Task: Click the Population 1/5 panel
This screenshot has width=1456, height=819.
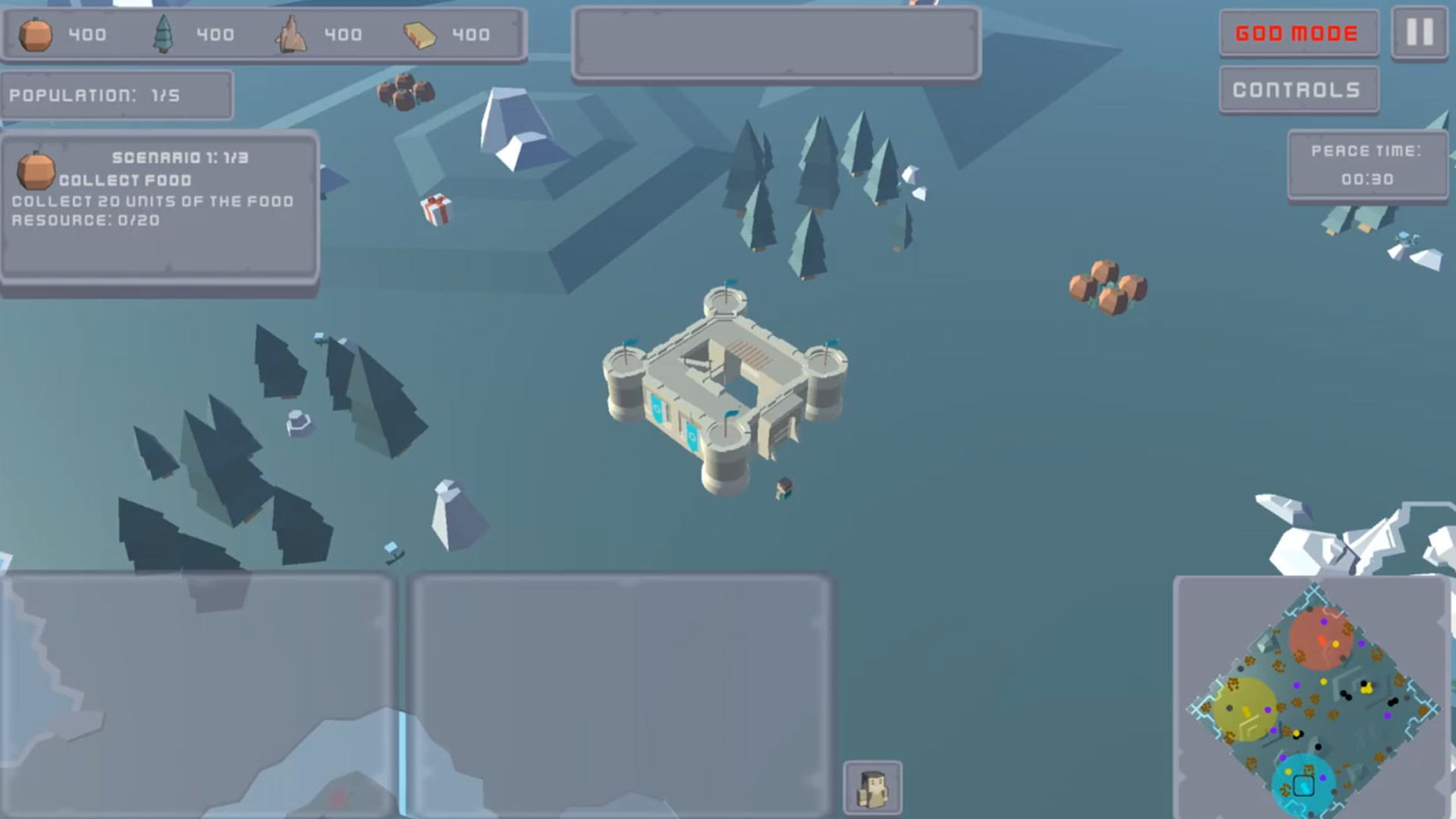Action: click(x=115, y=95)
